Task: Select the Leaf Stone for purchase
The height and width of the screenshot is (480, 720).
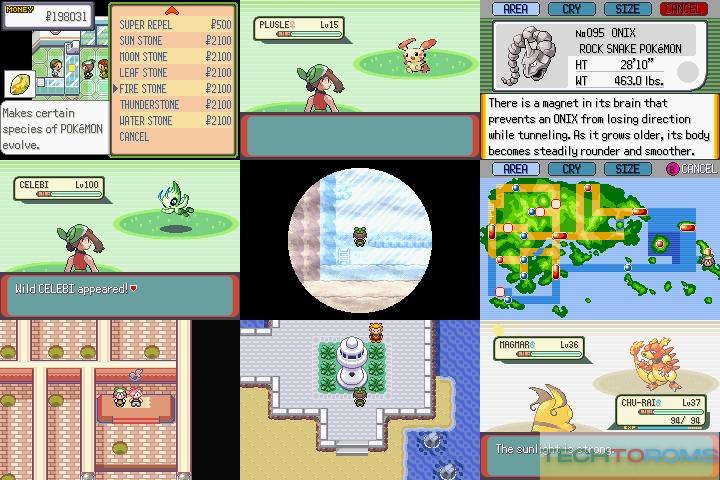Action: pos(143,72)
